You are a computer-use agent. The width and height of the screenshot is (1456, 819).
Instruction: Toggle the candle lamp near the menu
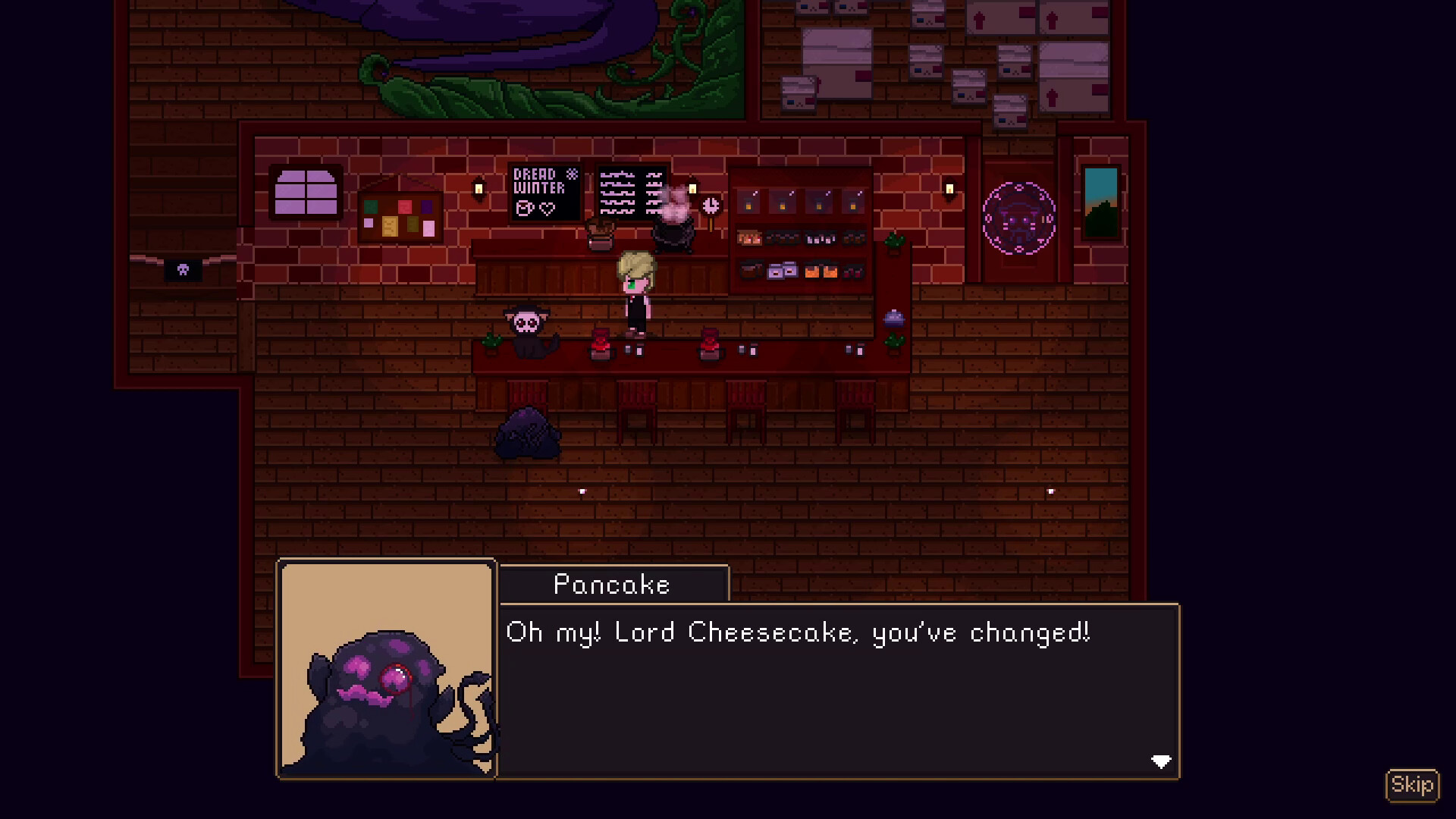pos(478,187)
